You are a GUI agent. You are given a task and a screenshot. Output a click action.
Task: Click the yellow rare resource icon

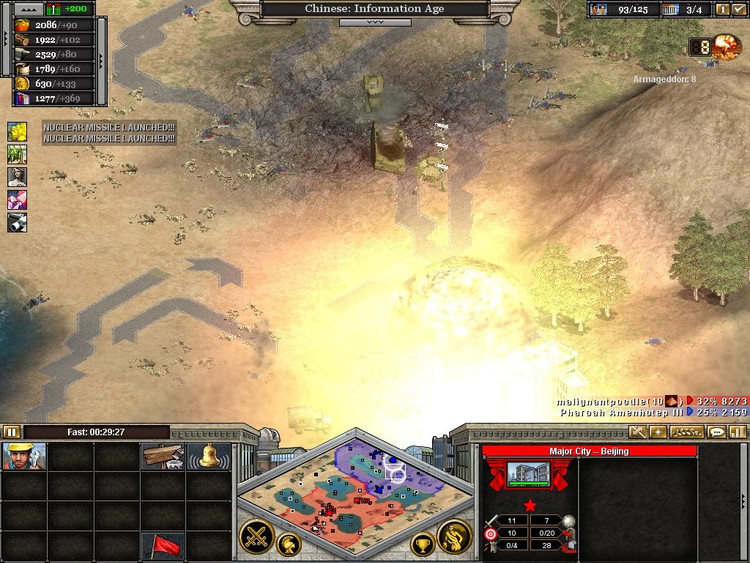click(17, 132)
